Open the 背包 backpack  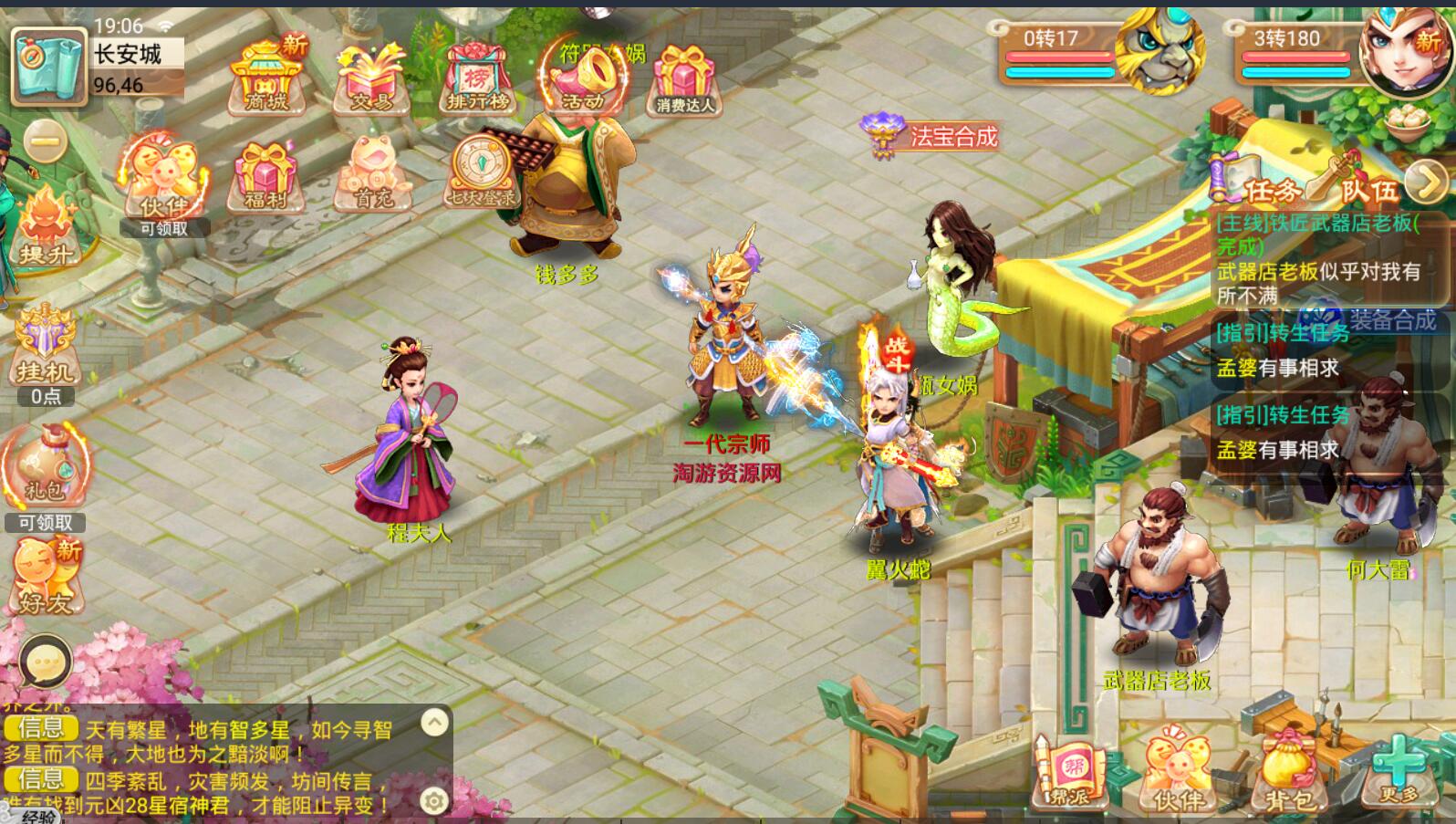(1291, 774)
